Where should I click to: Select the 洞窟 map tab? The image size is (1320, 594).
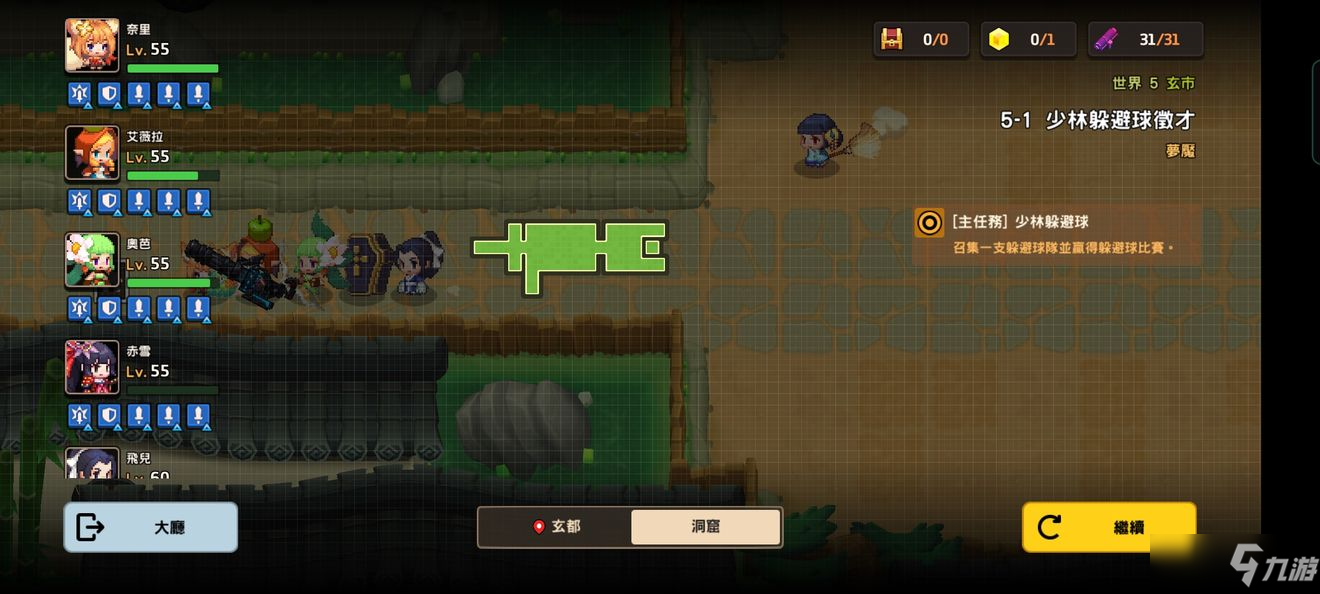pyautogui.click(x=705, y=527)
